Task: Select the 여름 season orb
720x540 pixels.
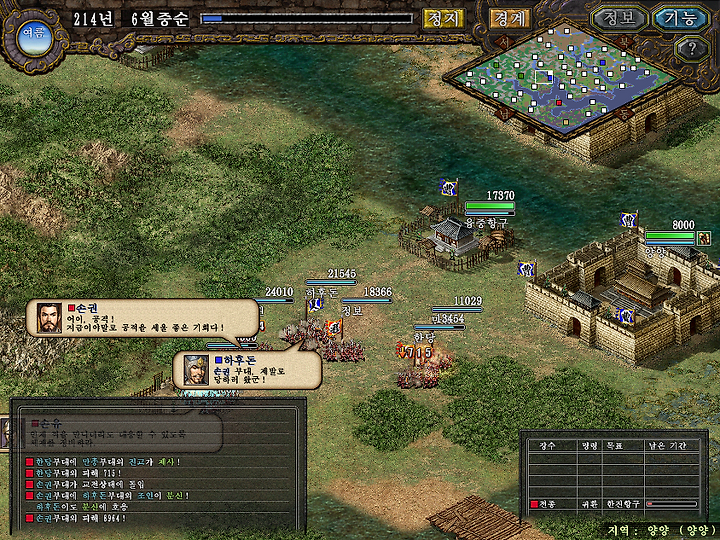Action: [x=32, y=34]
